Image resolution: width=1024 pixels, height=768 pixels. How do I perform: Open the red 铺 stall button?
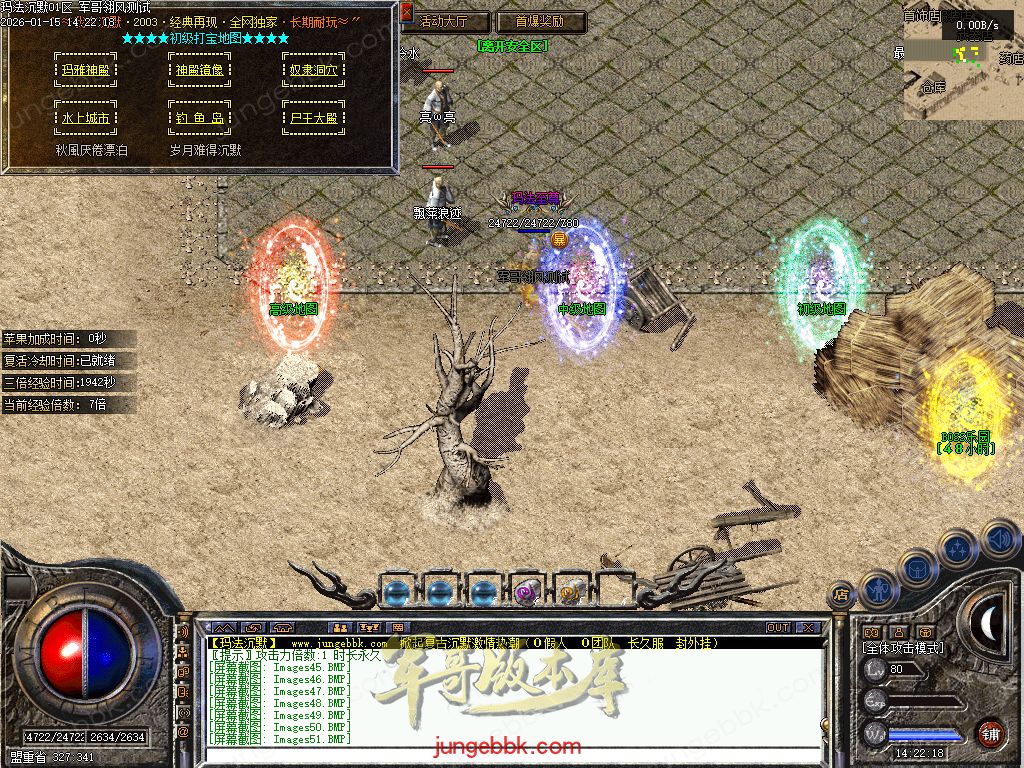tap(990, 733)
